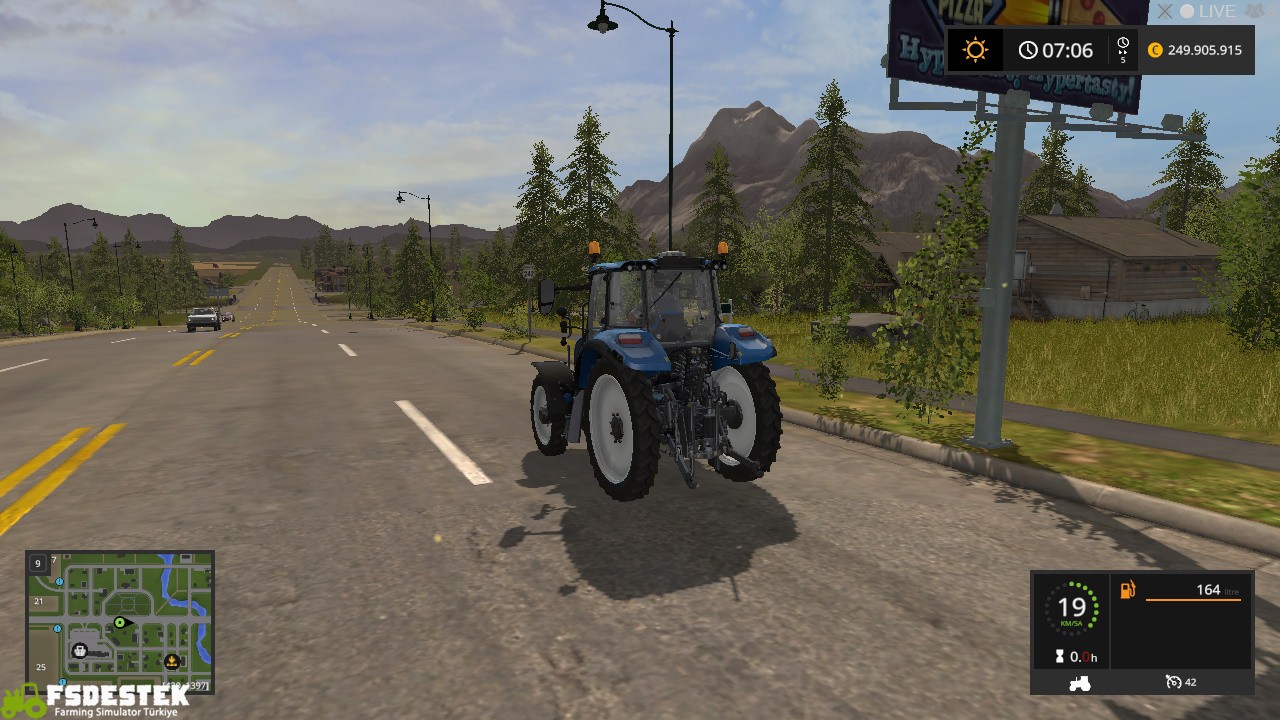Toggle the X icon in the streaming overlay
This screenshot has height=720, width=1280.
coord(1164,12)
